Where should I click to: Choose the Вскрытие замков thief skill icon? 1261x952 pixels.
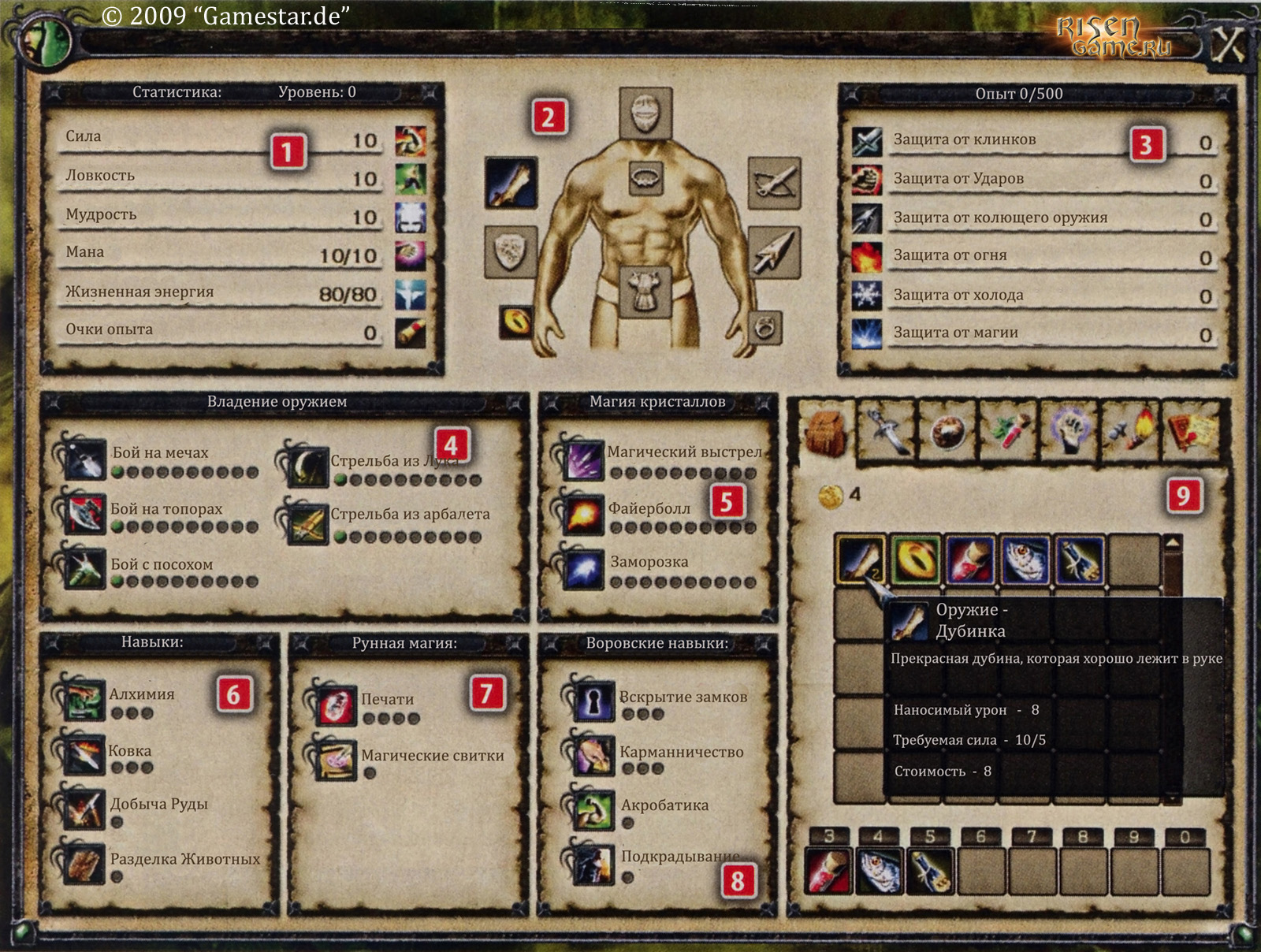tap(593, 701)
